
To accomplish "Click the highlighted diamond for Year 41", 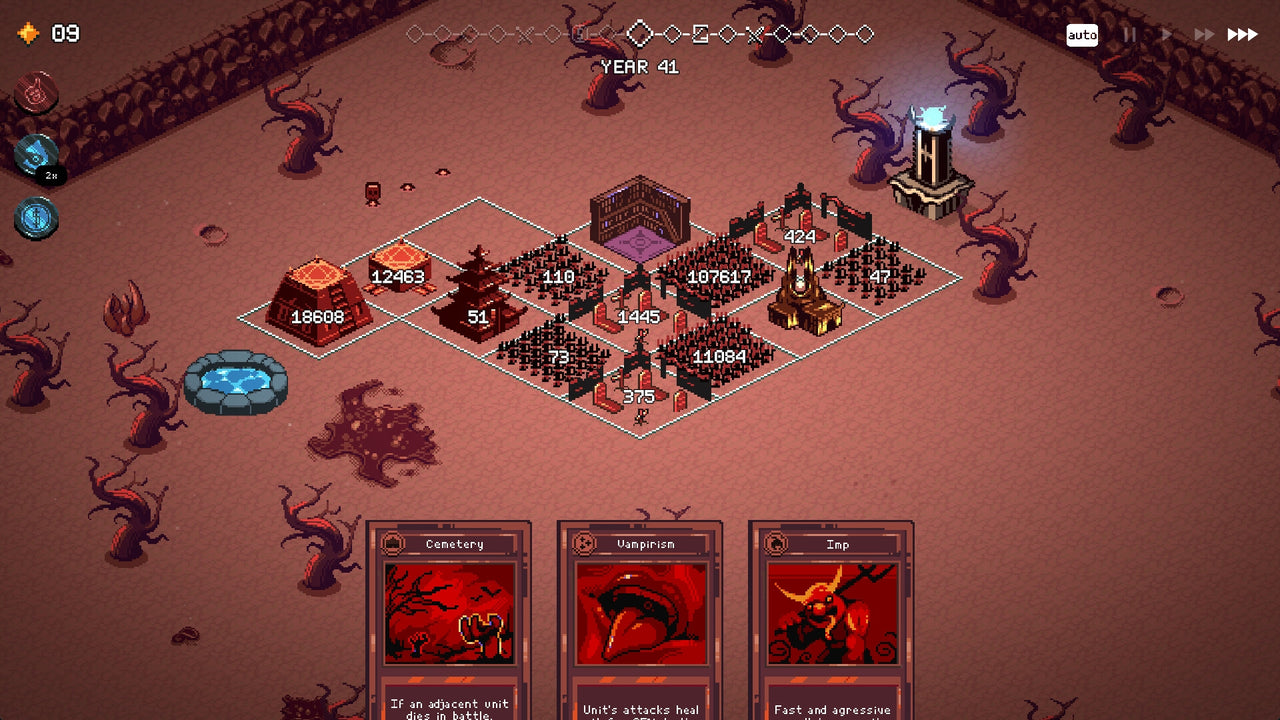I will tap(640, 33).
